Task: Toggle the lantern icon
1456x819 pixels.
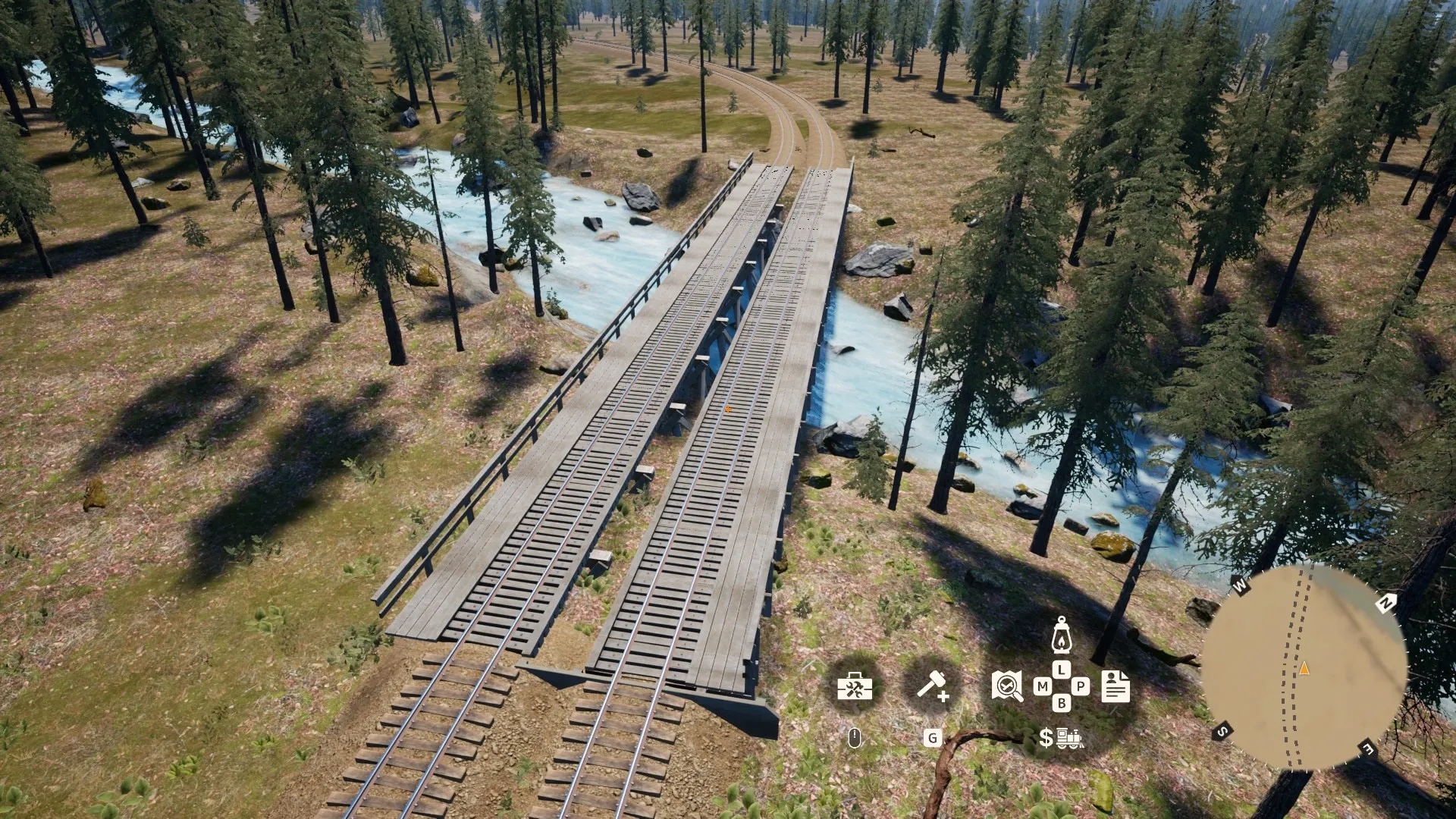Action: click(x=1061, y=635)
